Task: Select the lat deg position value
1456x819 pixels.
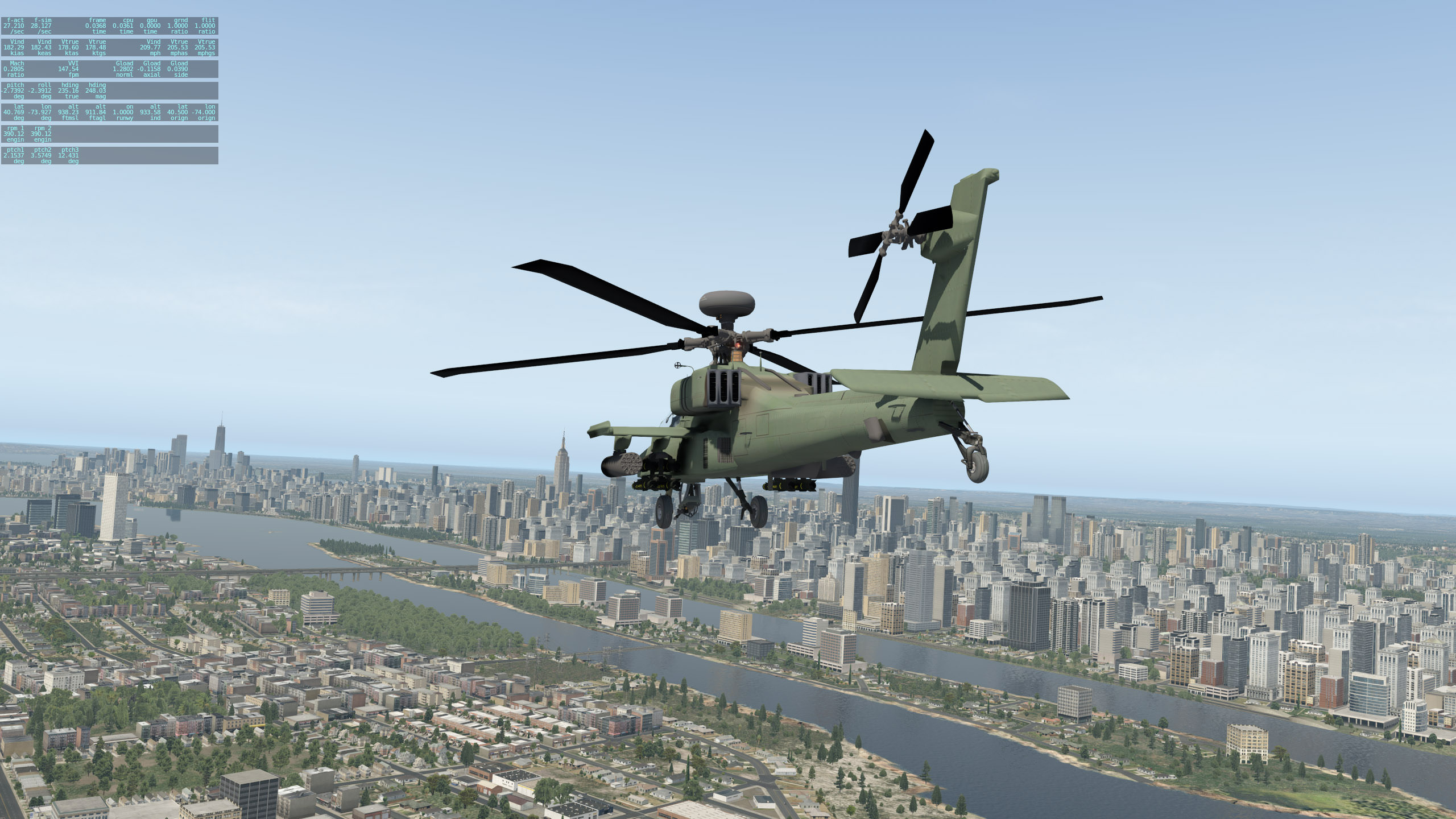Action: (x=14, y=112)
